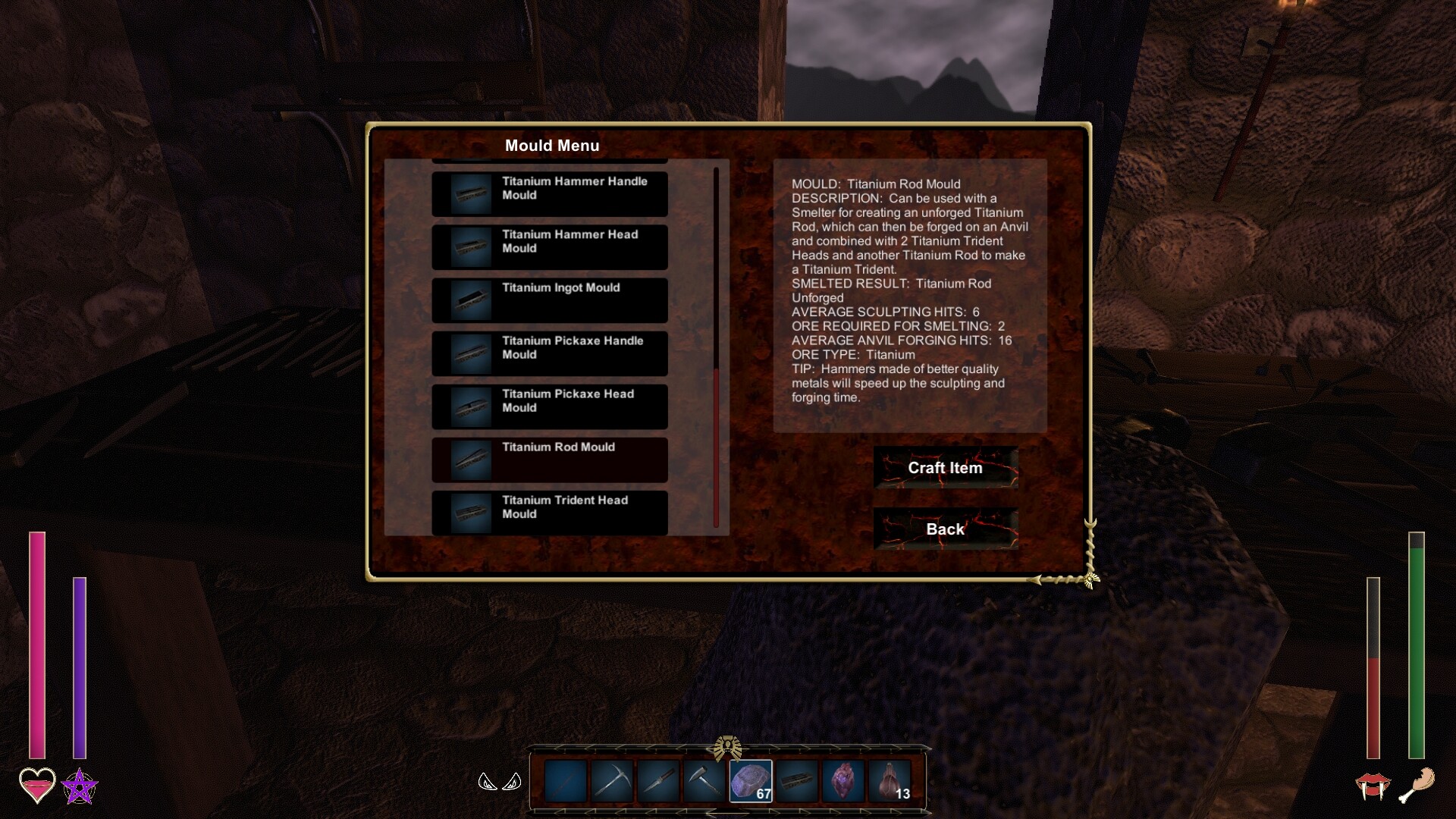Select the titanium ore stack showing 67
The height and width of the screenshot is (819, 1456).
(751, 783)
